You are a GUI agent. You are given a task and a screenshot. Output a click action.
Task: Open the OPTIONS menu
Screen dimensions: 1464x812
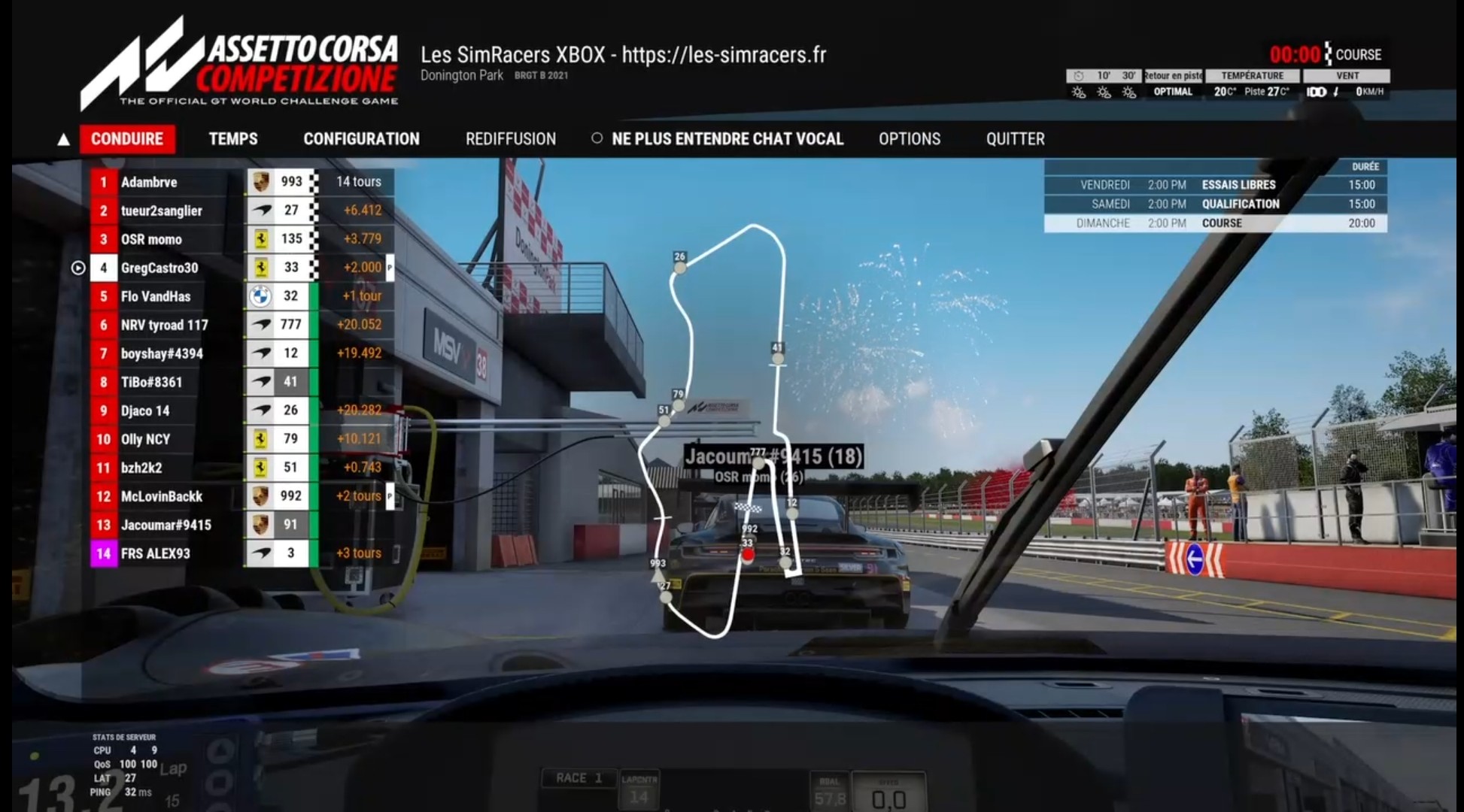coord(909,139)
